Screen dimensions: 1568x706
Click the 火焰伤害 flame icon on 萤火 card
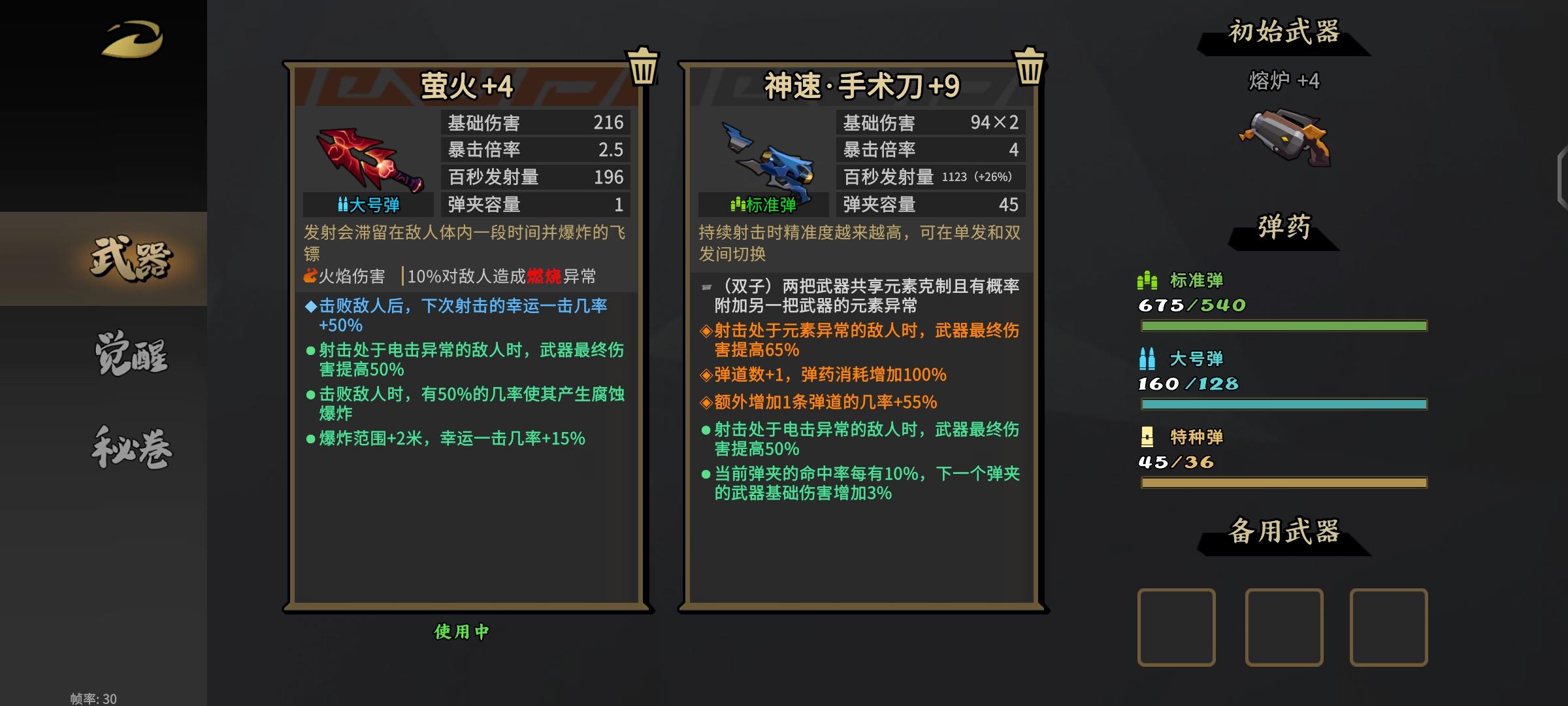click(308, 277)
